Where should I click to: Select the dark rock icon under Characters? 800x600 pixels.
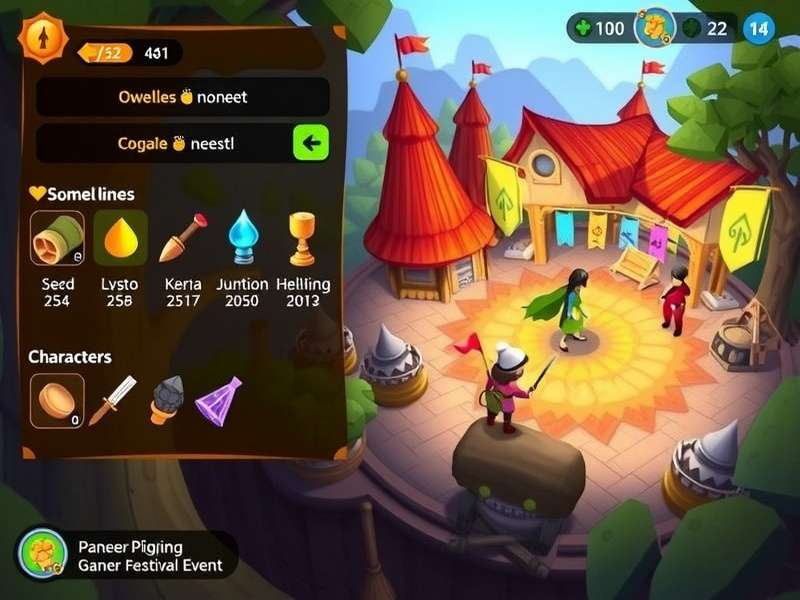click(166, 400)
